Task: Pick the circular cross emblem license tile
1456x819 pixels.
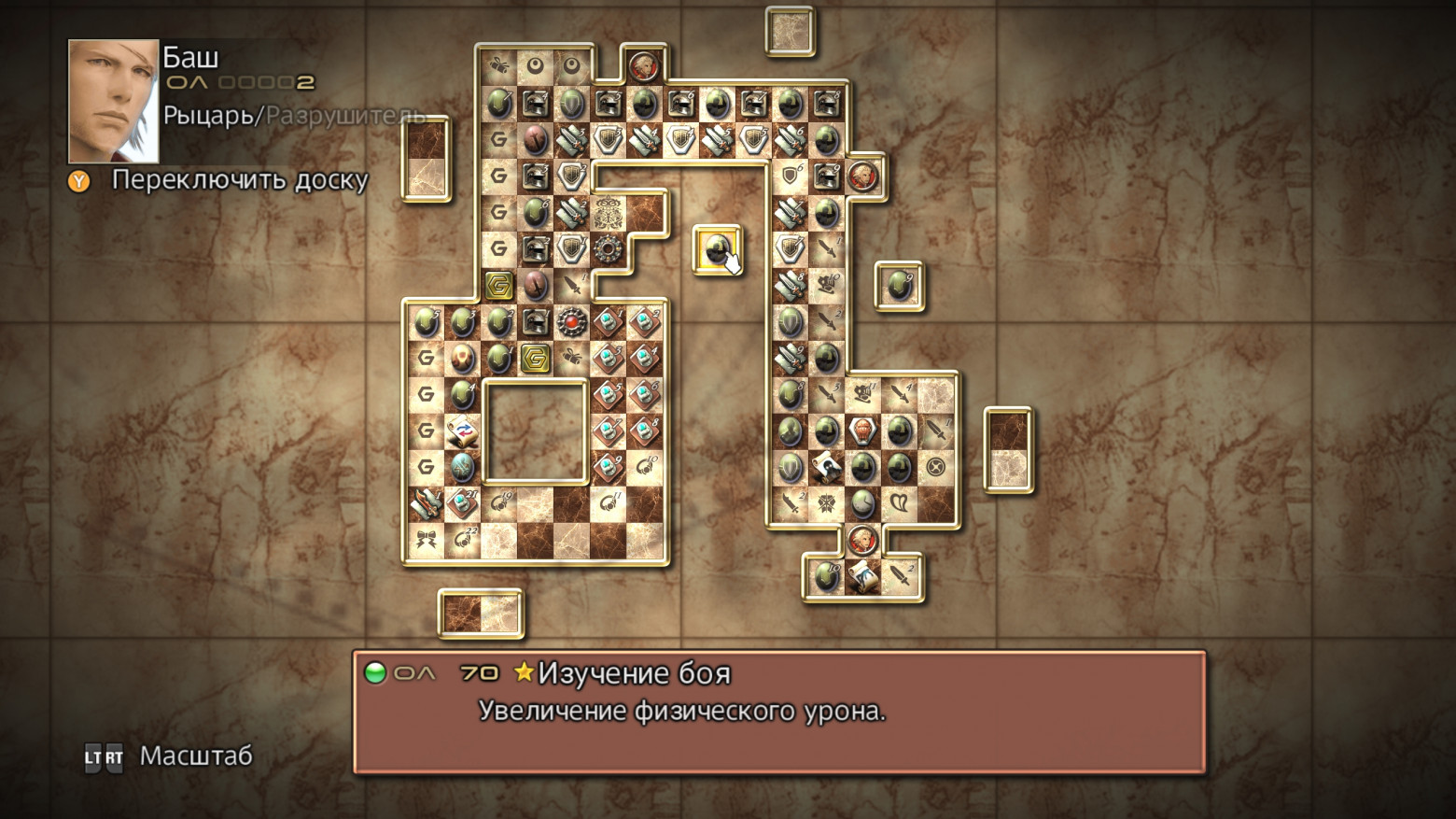Action: 935,467
